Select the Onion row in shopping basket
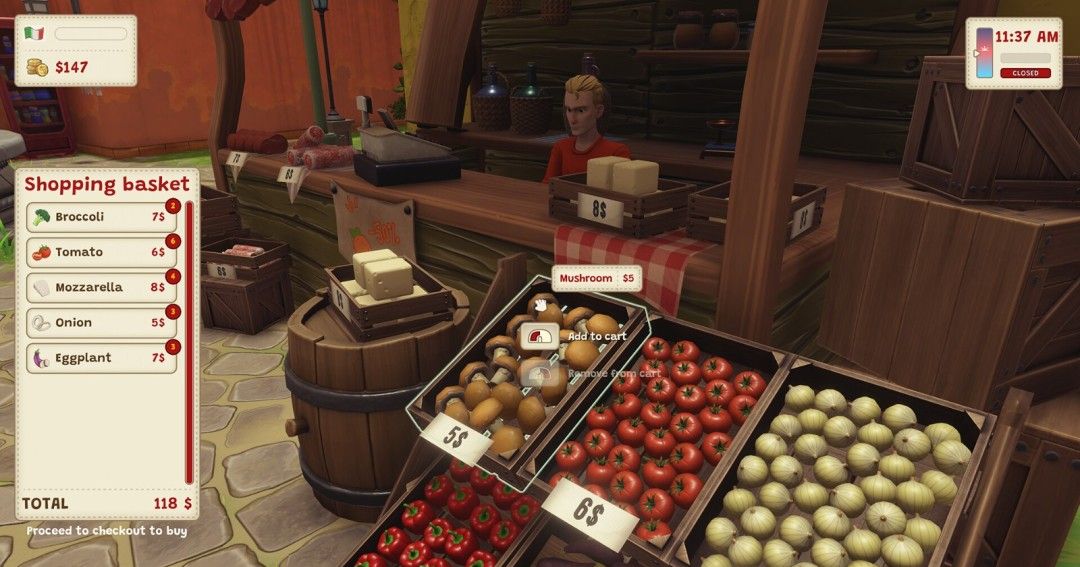The image size is (1080, 567). (x=100, y=323)
